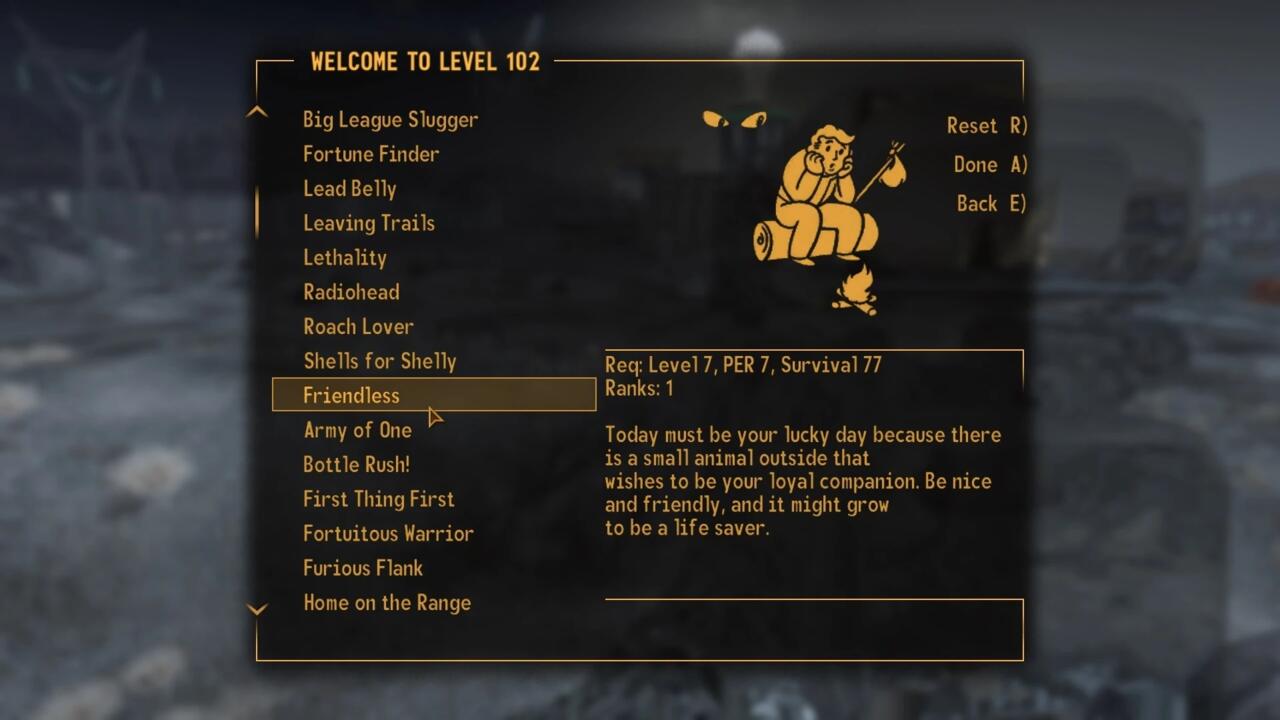
Task: Select the Big League Slugger perk
Action: click(390, 120)
